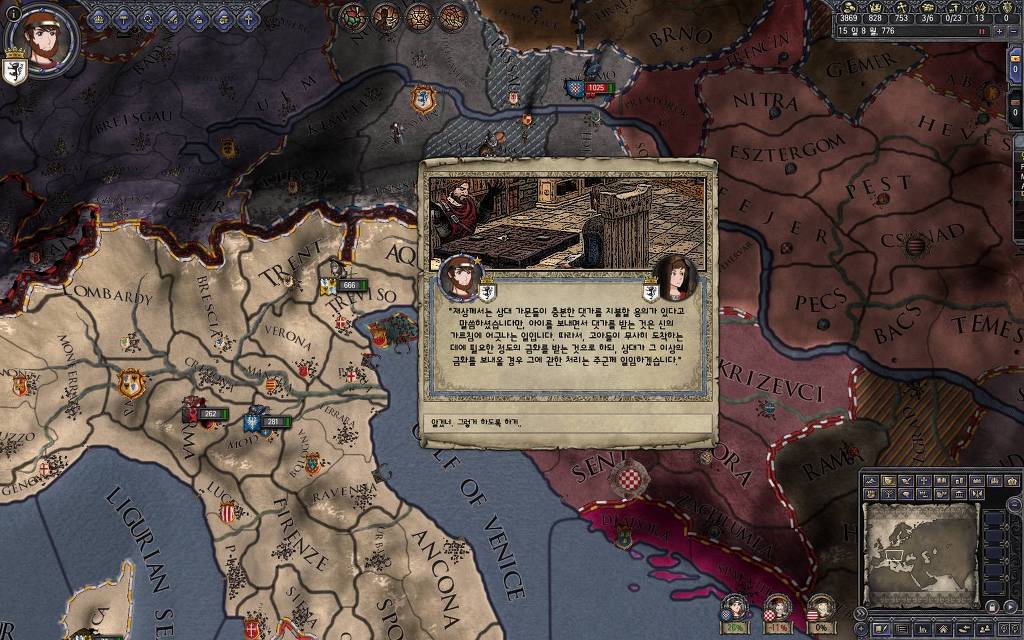Open the war portrait showing 20%
Screen dimensions: 1024x640
tap(735, 608)
